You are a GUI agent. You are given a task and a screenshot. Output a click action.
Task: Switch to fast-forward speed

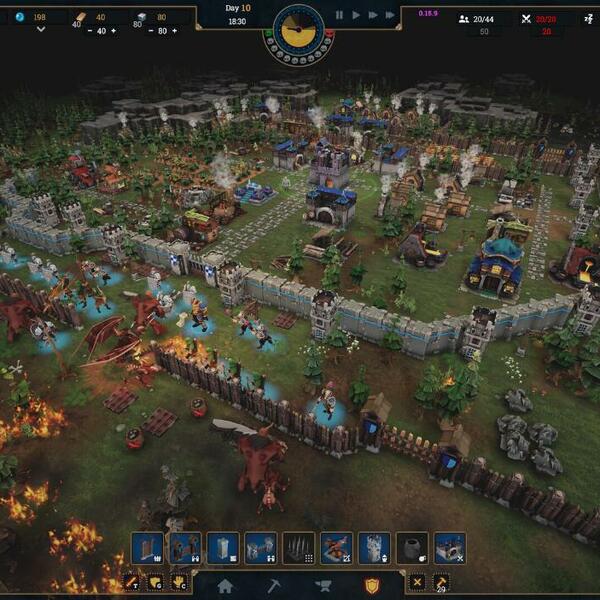tap(373, 15)
